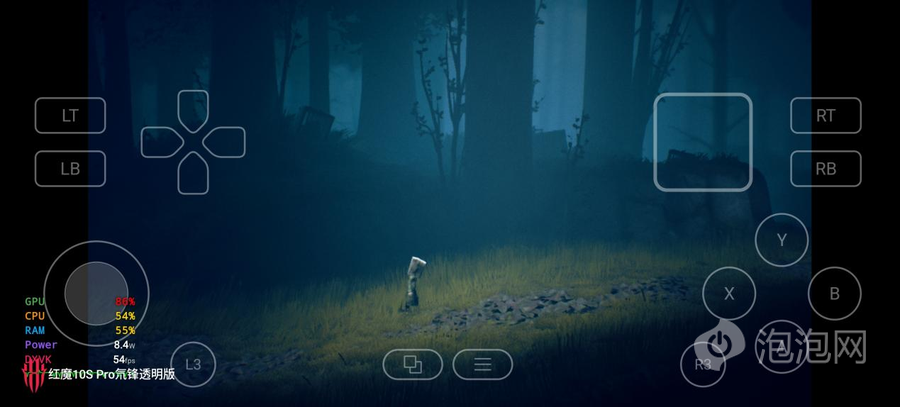The image size is (900, 407).
Task: Open the menu with the three-line button
Action: pyautogui.click(x=482, y=365)
